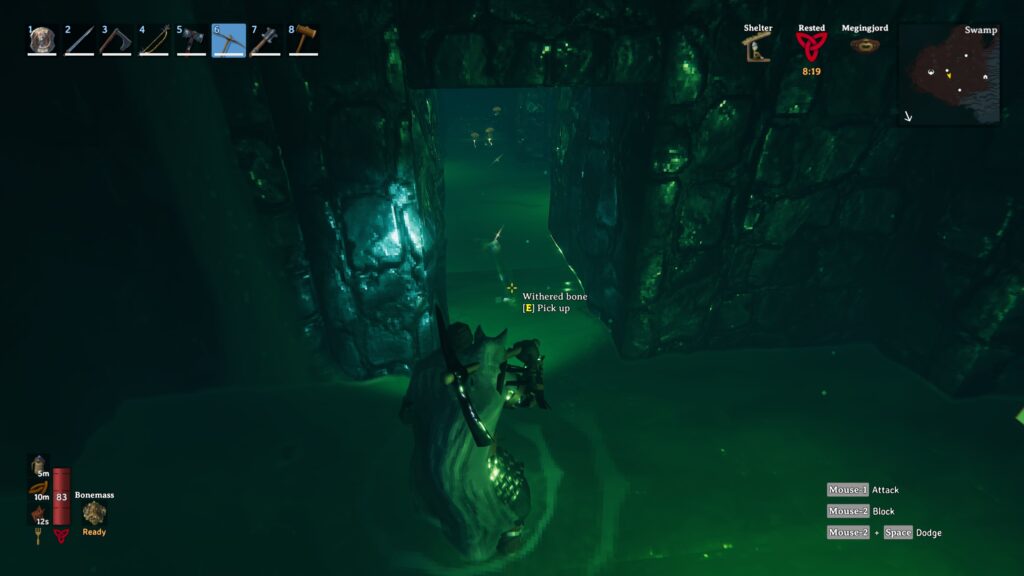Select the wooden hammer in slot 8
Viewport: 1024px width, 576px height.
[x=303, y=40]
